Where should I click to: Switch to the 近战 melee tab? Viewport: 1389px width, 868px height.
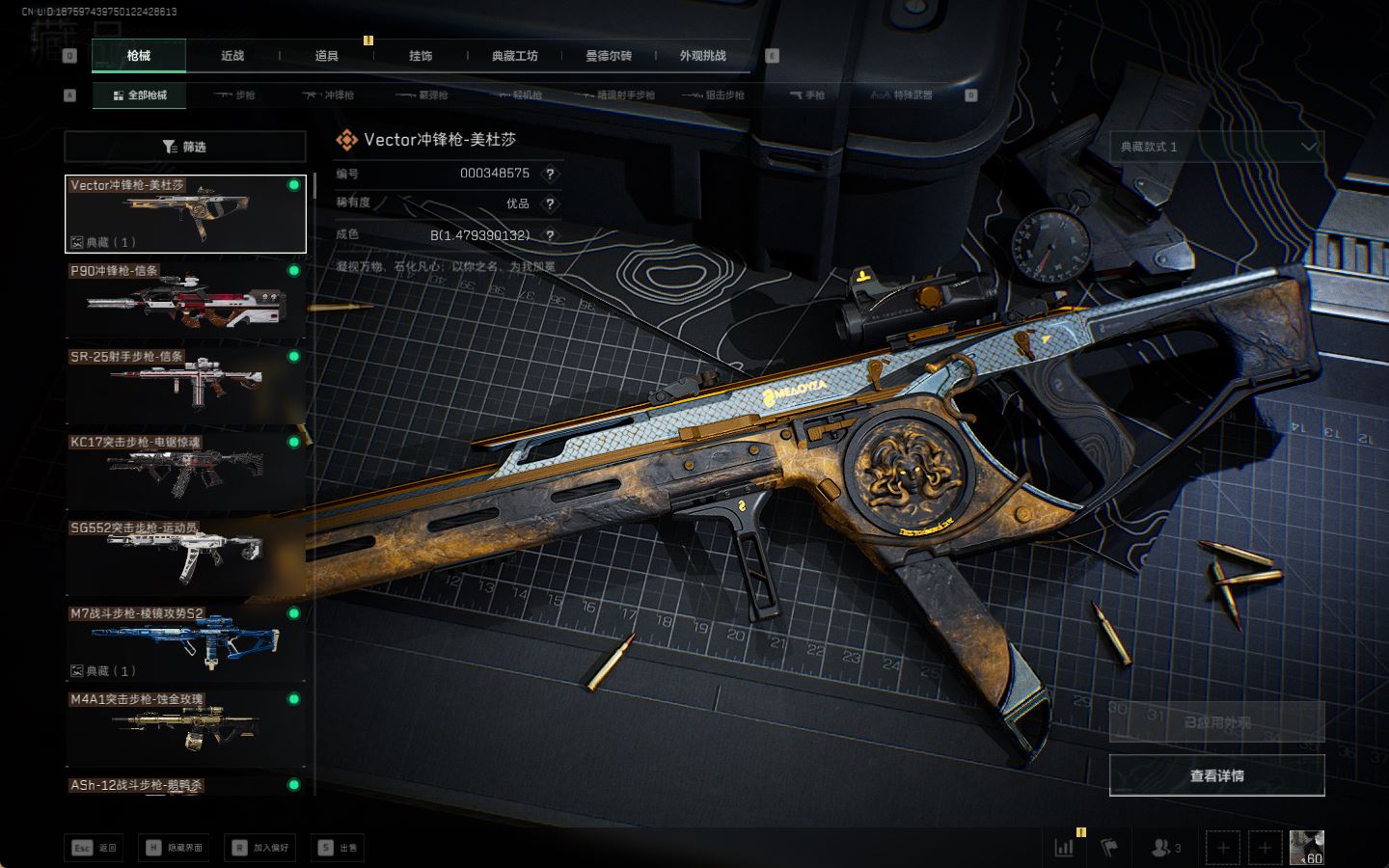click(232, 56)
